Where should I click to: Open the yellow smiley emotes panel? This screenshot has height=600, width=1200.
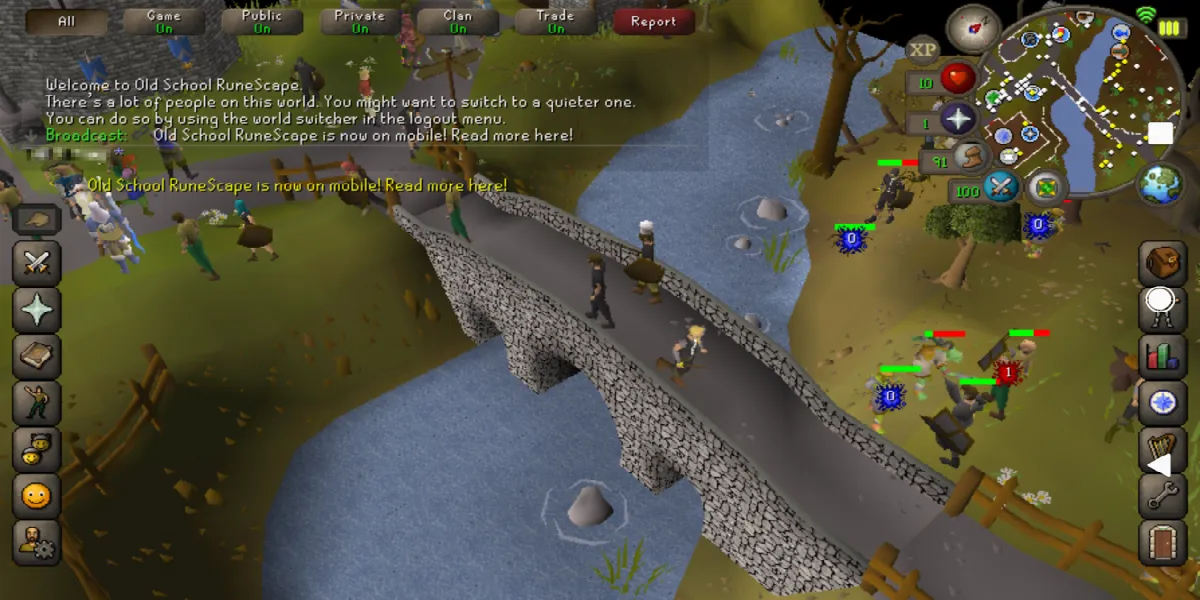coord(37,495)
